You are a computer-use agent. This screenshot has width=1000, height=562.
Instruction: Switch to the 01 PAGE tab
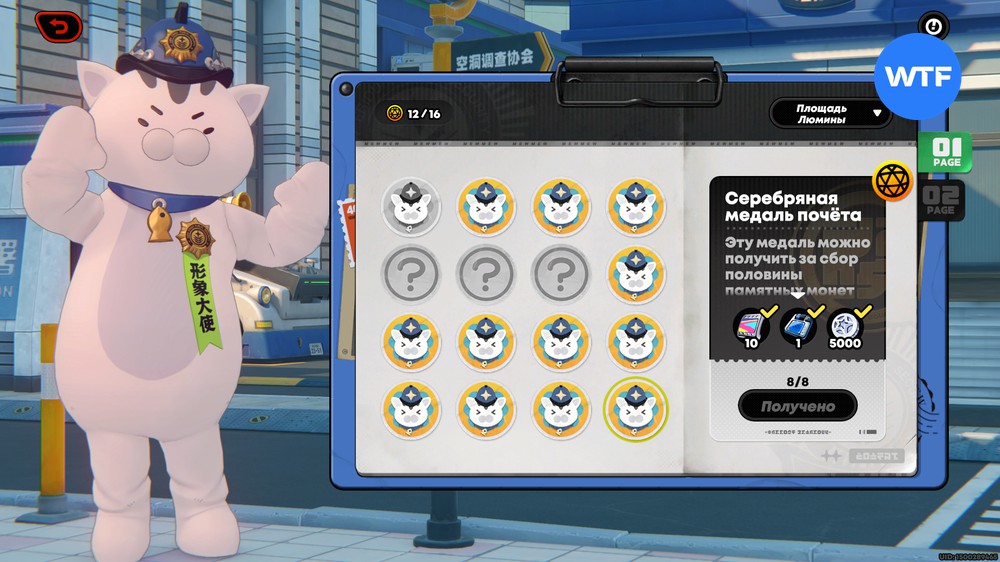click(x=944, y=153)
